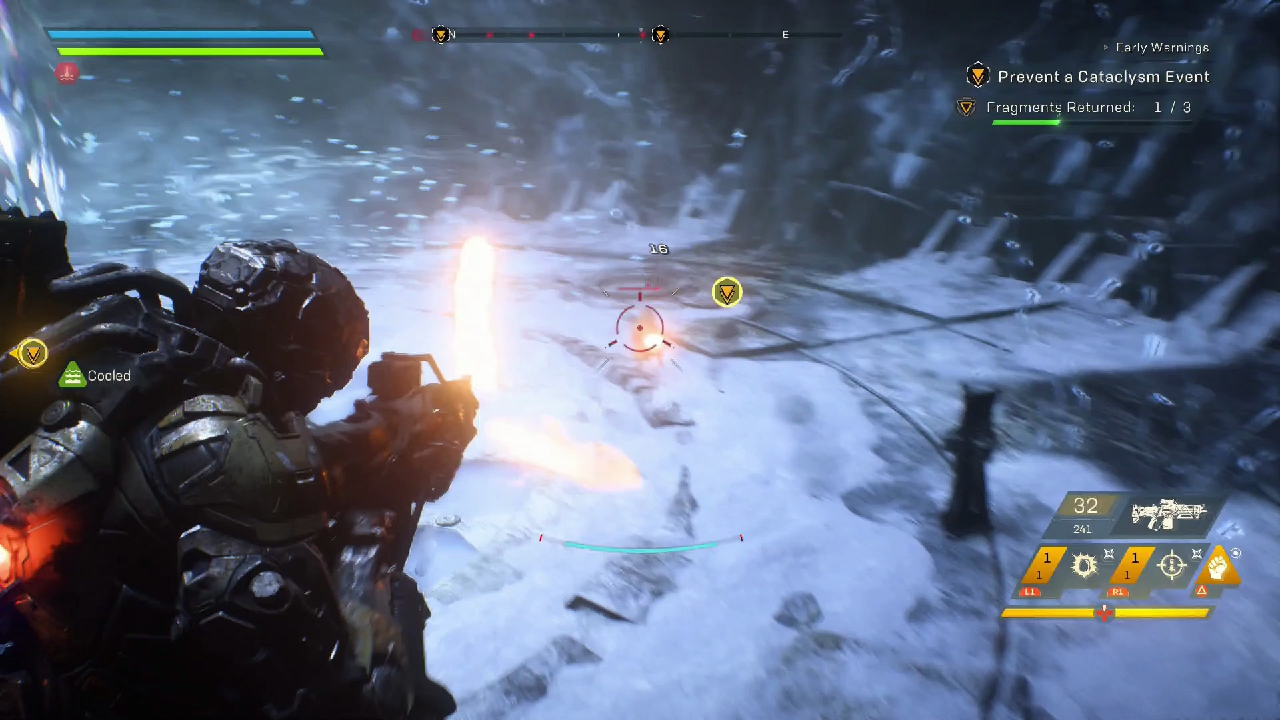1280x720 pixels.
Task: Trigger the fist melee ability
Action: click(x=1218, y=565)
